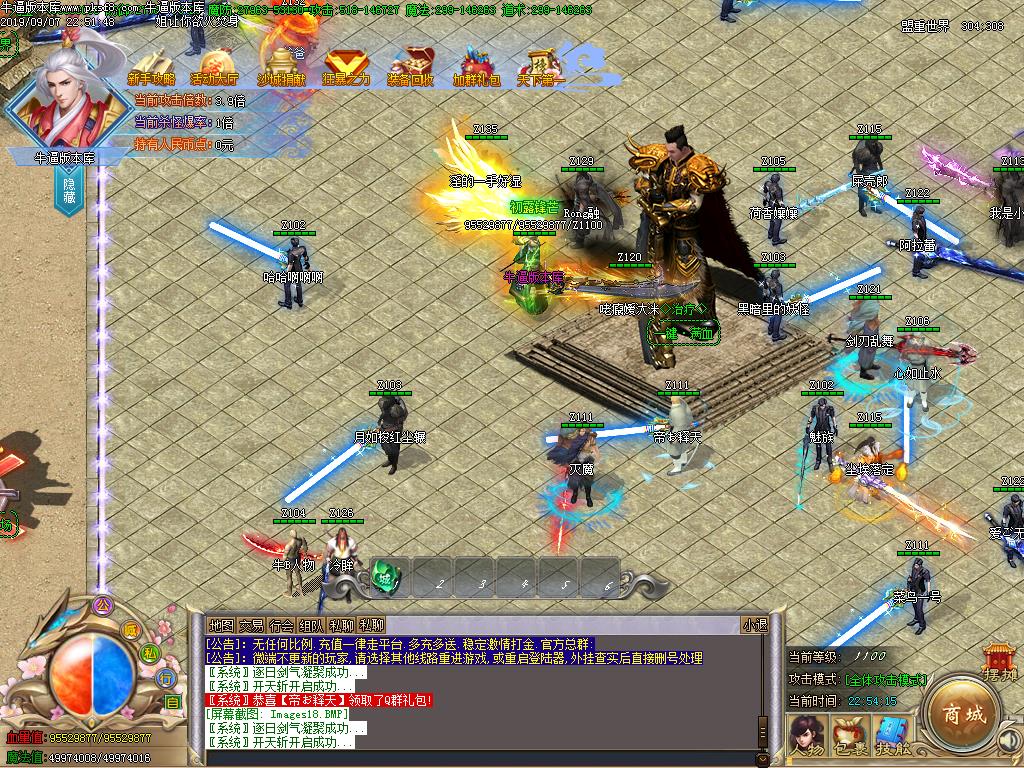Open the 新手攻略 beginner guide
Image resolution: width=1024 pixels, height=768 pixels.
[x=151, y=68]
